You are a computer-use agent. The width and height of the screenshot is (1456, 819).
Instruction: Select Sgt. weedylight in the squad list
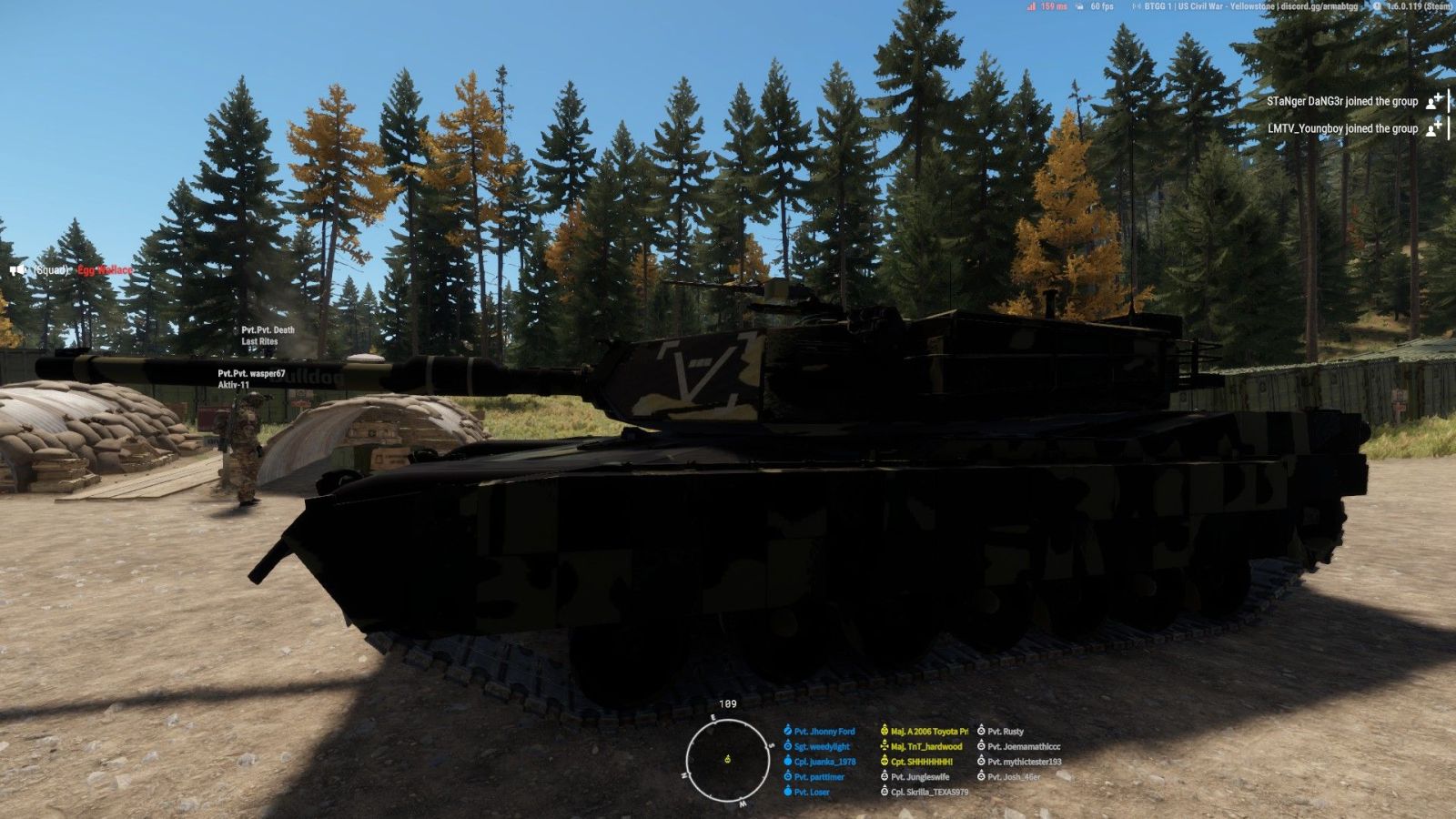821,747
